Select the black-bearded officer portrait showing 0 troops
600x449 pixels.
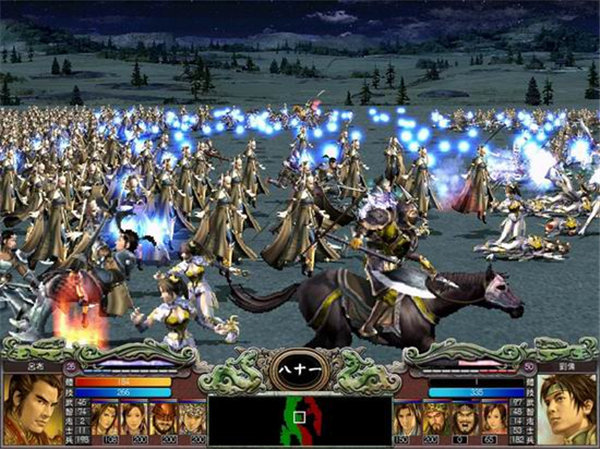click(x=463, y=417)
